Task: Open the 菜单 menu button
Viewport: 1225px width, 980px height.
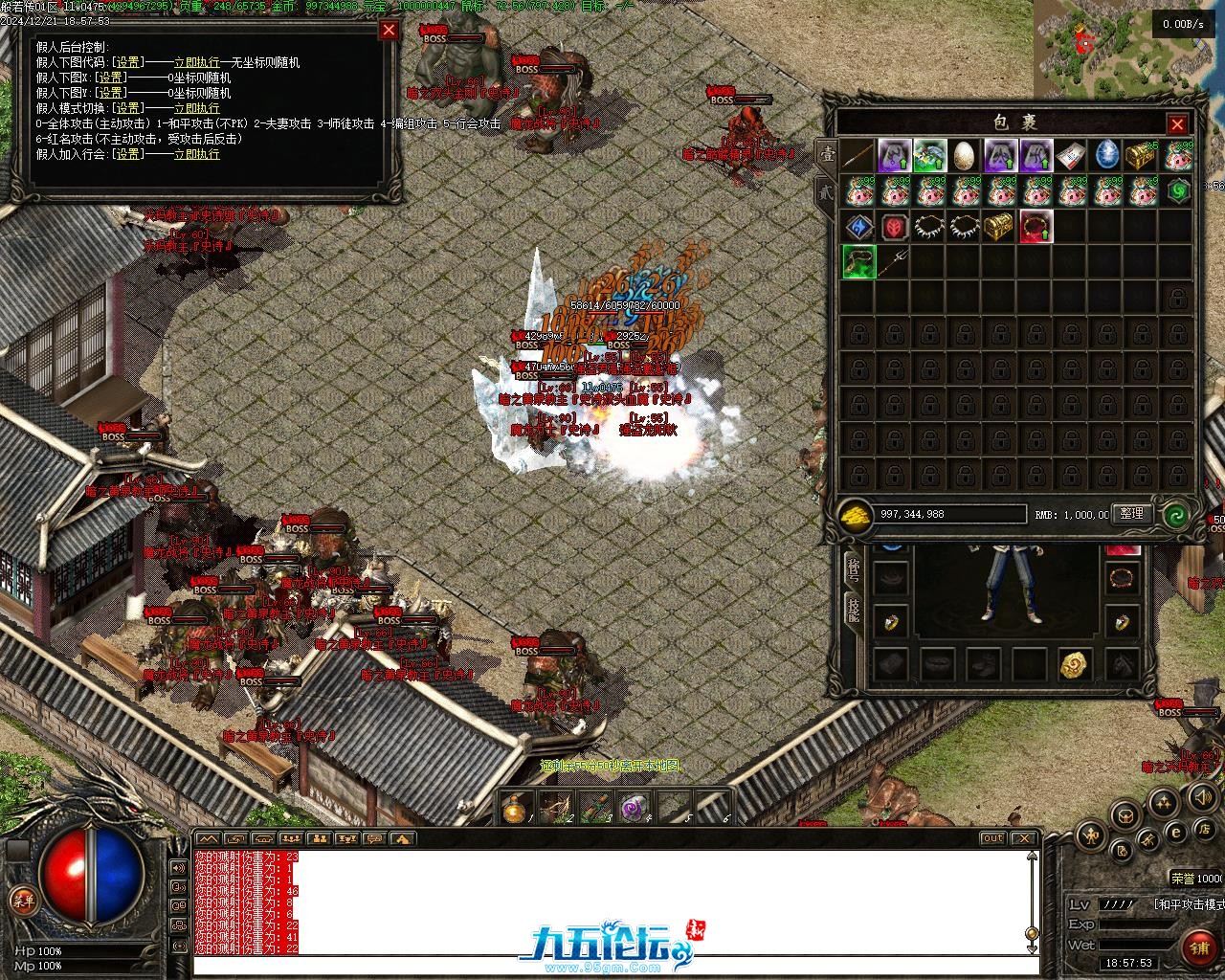Action: pyautogui.click(x=23, y=900)
